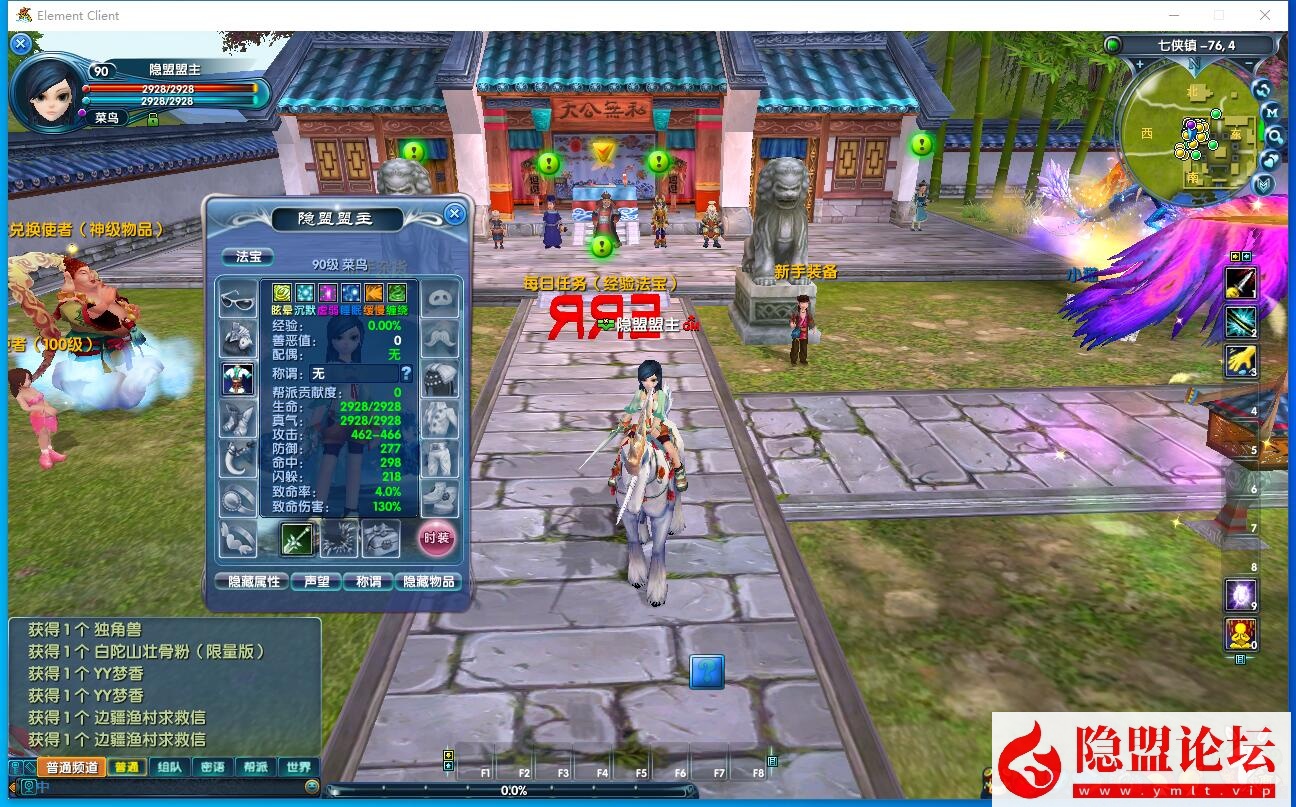The height and width of the screenshot is (807, 1296).
Task: Open the 称谓 button at panel bottom
Action: pyautogui.click(x=368, y=581)
